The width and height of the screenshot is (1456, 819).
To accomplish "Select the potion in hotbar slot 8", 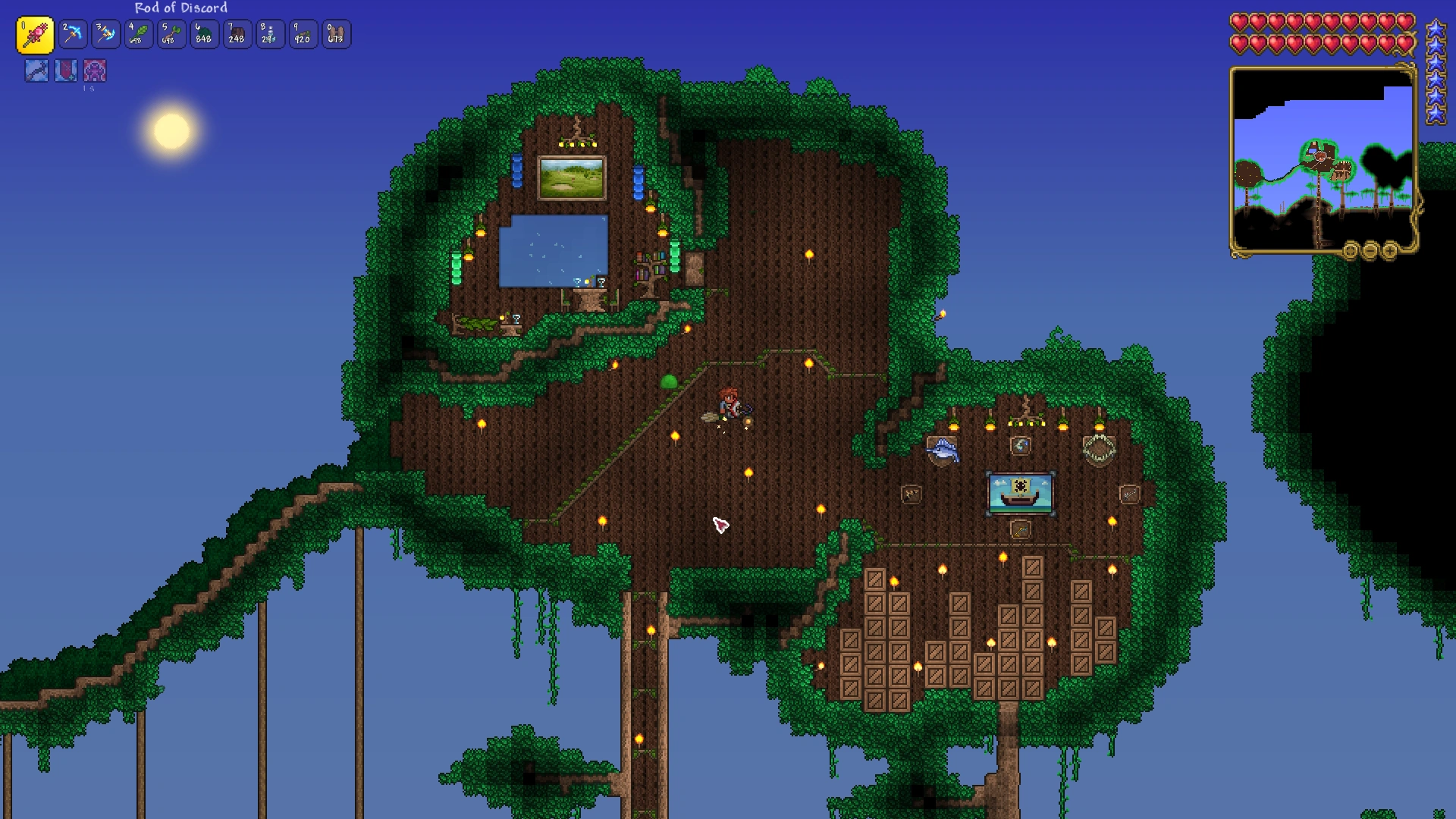I will pos(270,34).
